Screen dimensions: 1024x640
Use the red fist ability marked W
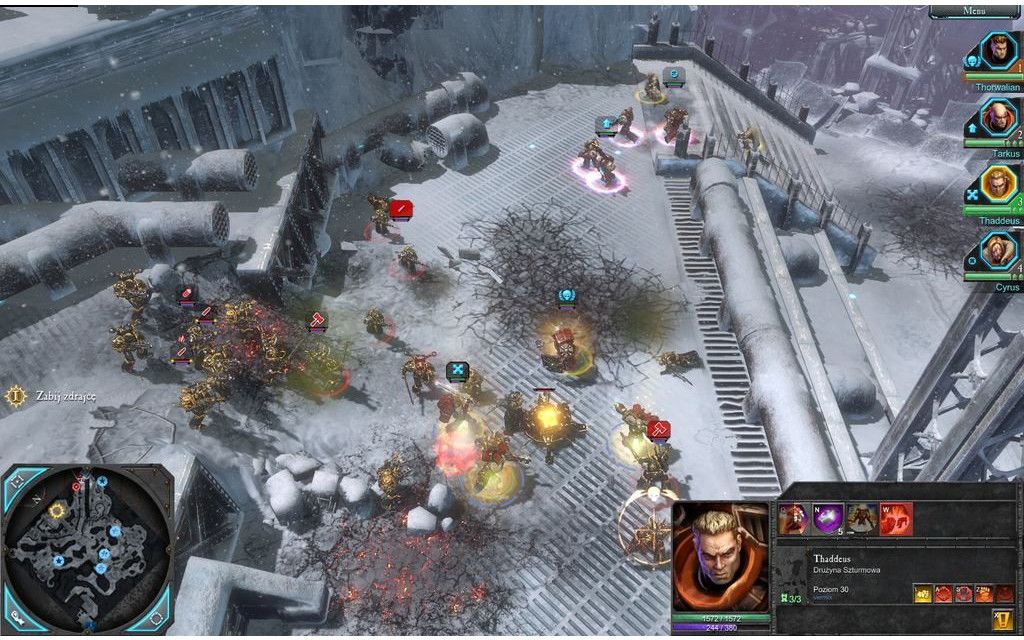click(896, 518)
